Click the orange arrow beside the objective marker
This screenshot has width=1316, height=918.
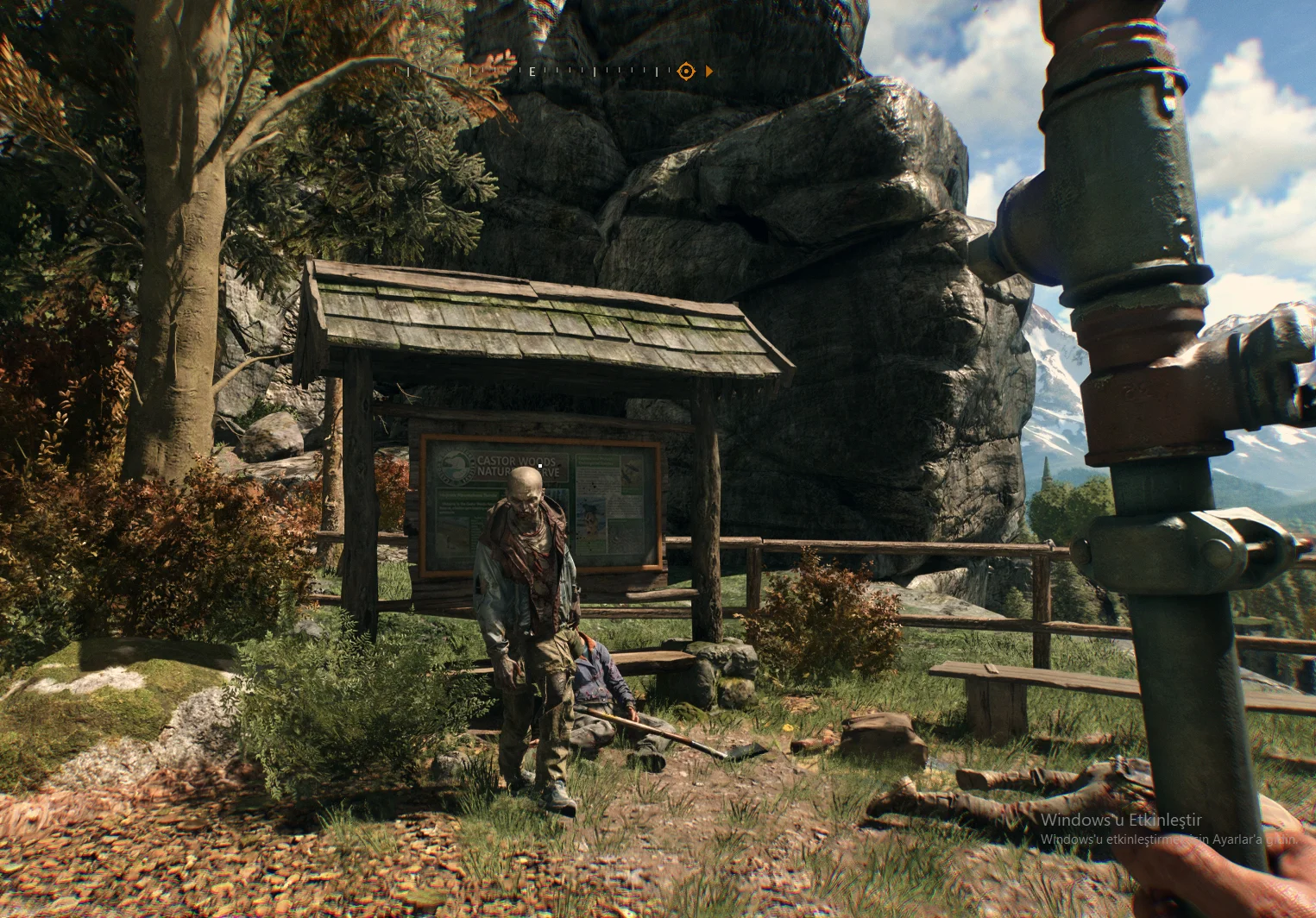(709, 71)
